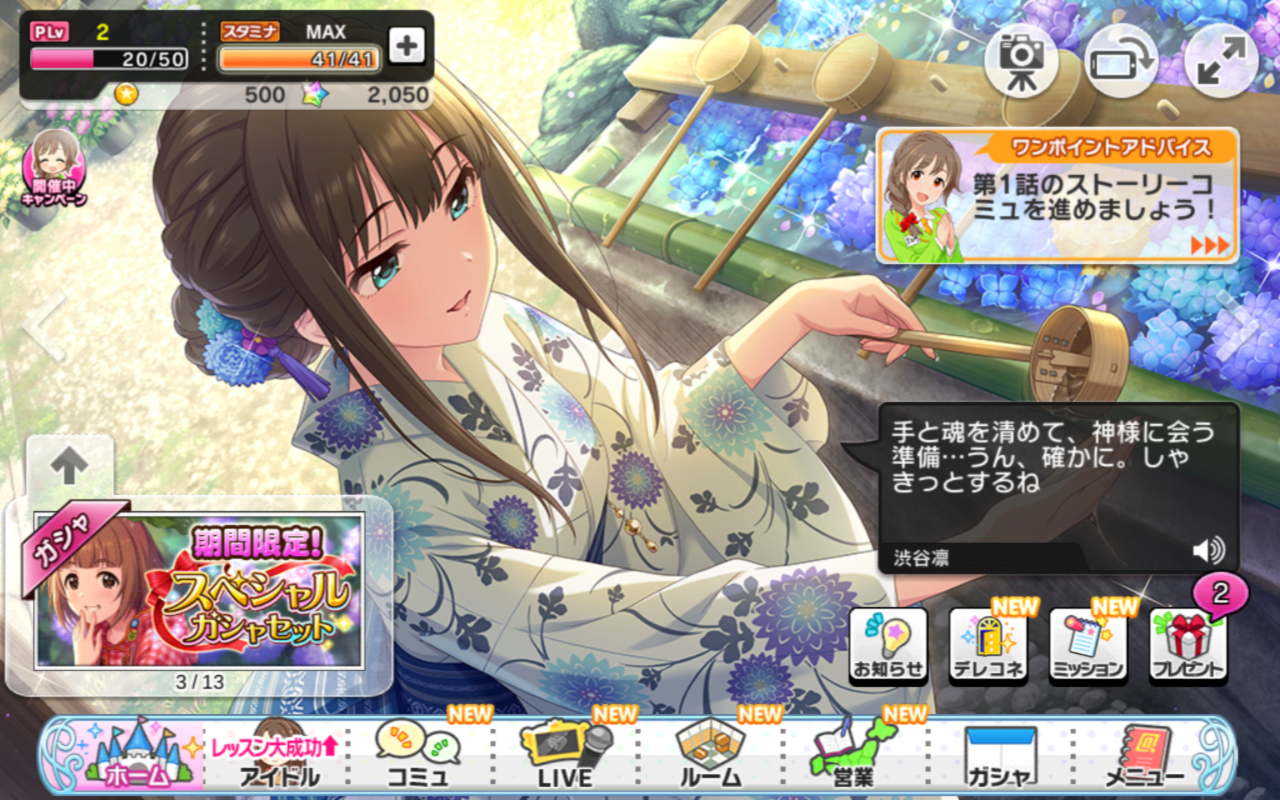This screenshot has width=1280, height=800.
Task: Open the デレコネ button
Action: click(x=988, y=646)
